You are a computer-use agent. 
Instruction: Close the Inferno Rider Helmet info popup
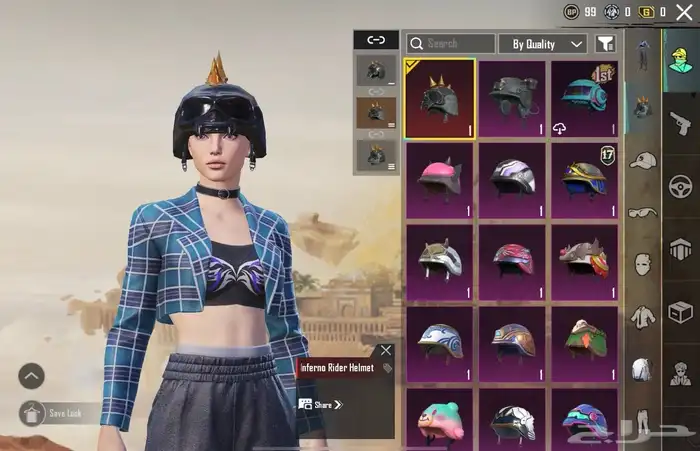[386, 350]
